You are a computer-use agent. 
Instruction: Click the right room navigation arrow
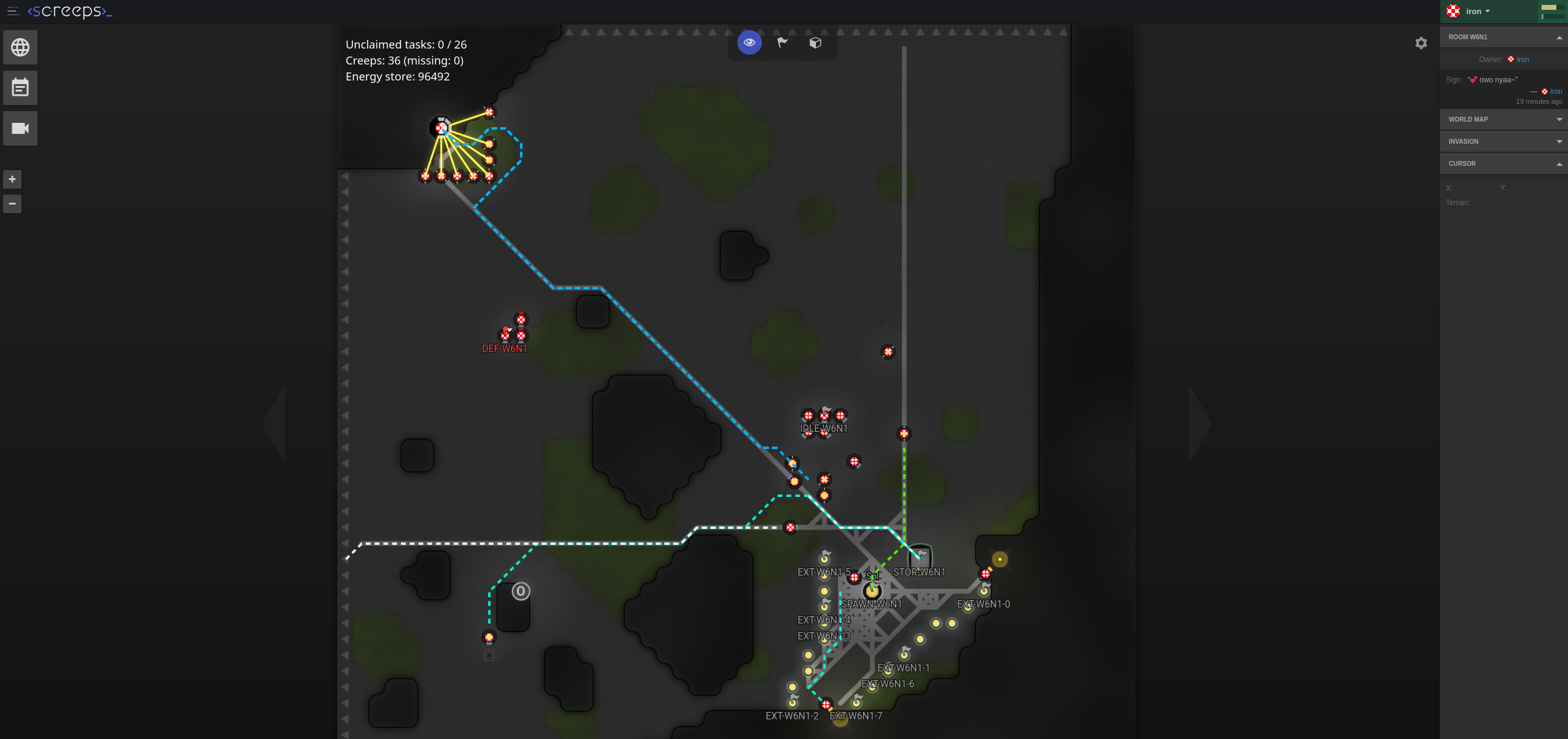[1195, 423]
